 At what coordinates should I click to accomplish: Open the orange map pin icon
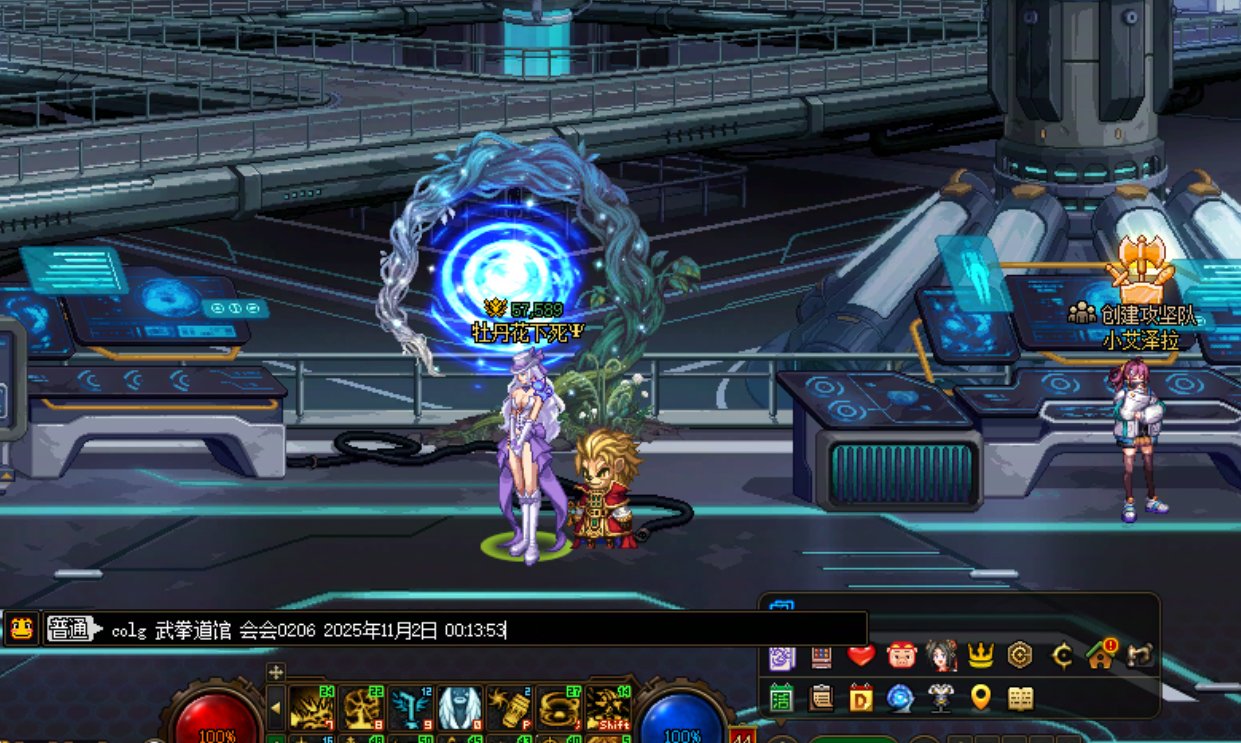tap(980, 698)
